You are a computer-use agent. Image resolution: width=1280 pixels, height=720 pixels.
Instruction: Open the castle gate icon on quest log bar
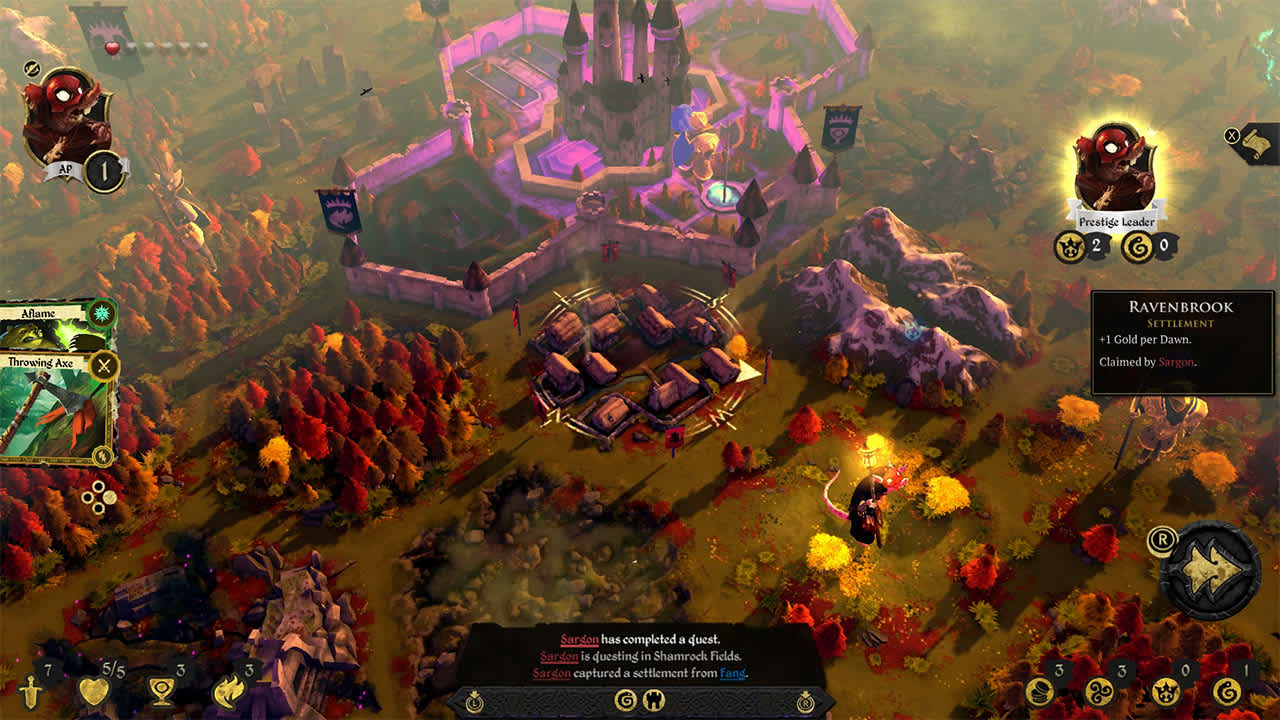[654, 699]
